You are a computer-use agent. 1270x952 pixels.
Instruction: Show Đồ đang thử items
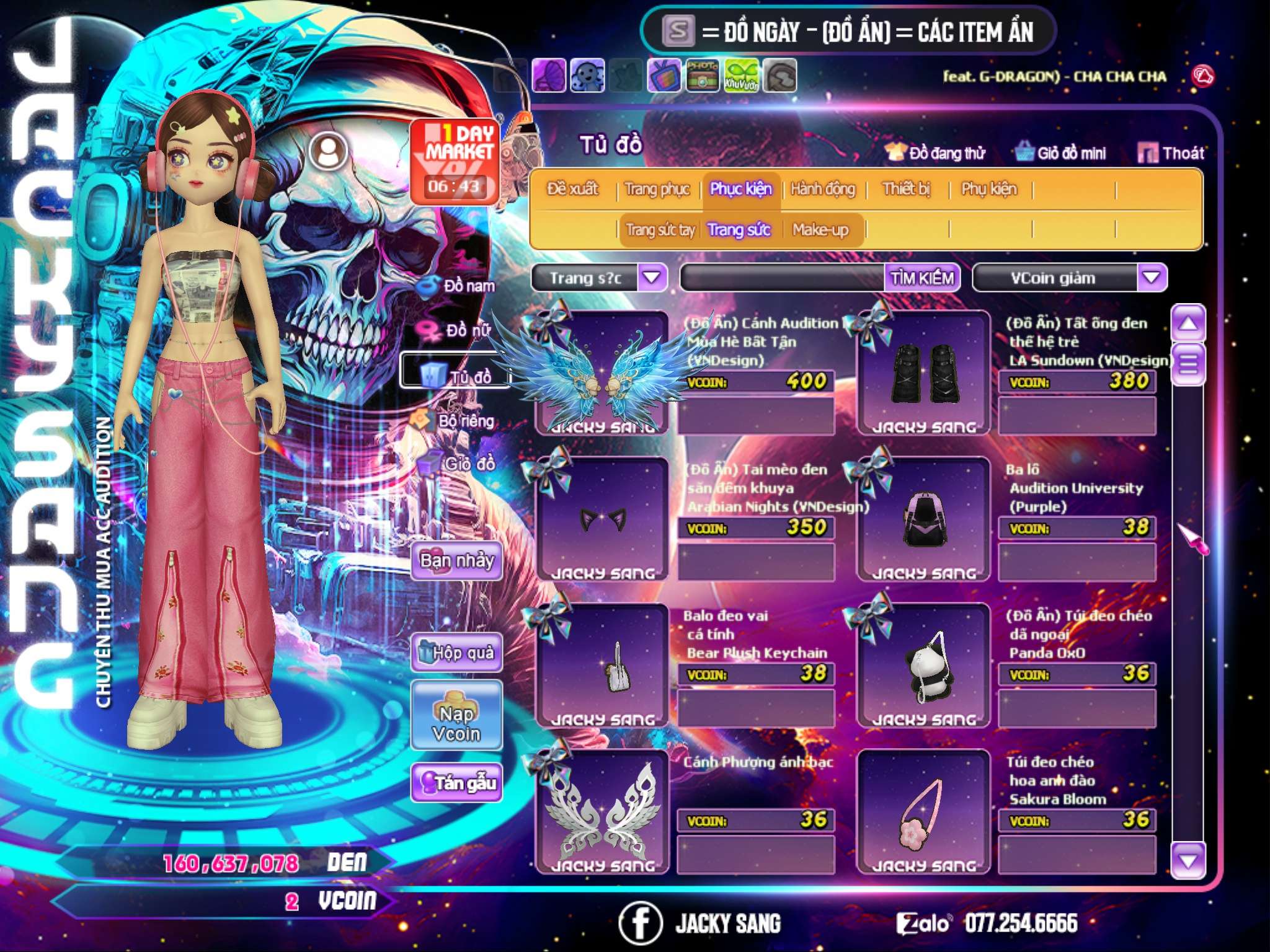(x=935, y=153)
